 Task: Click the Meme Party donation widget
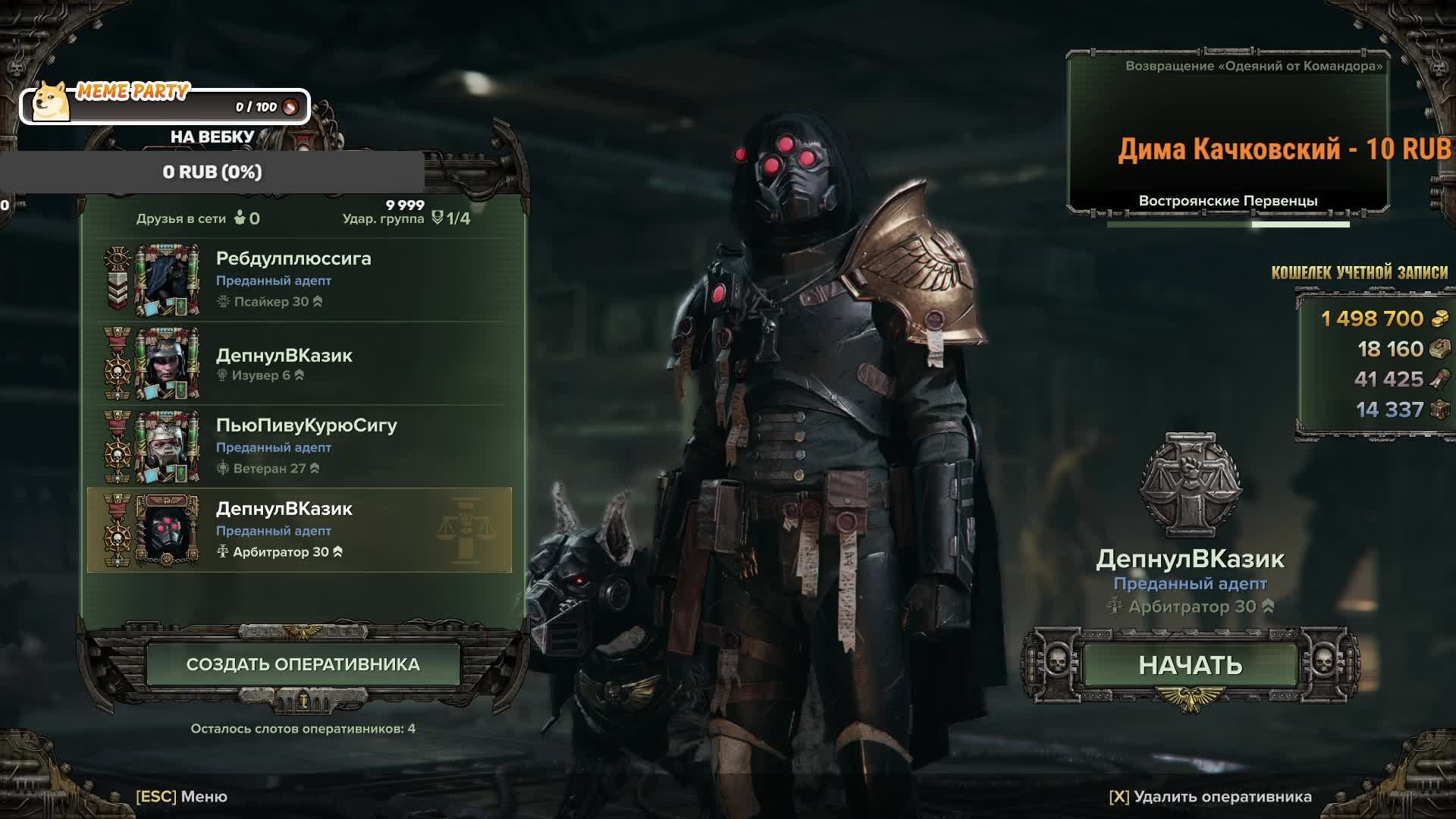(x=165, y=105)
